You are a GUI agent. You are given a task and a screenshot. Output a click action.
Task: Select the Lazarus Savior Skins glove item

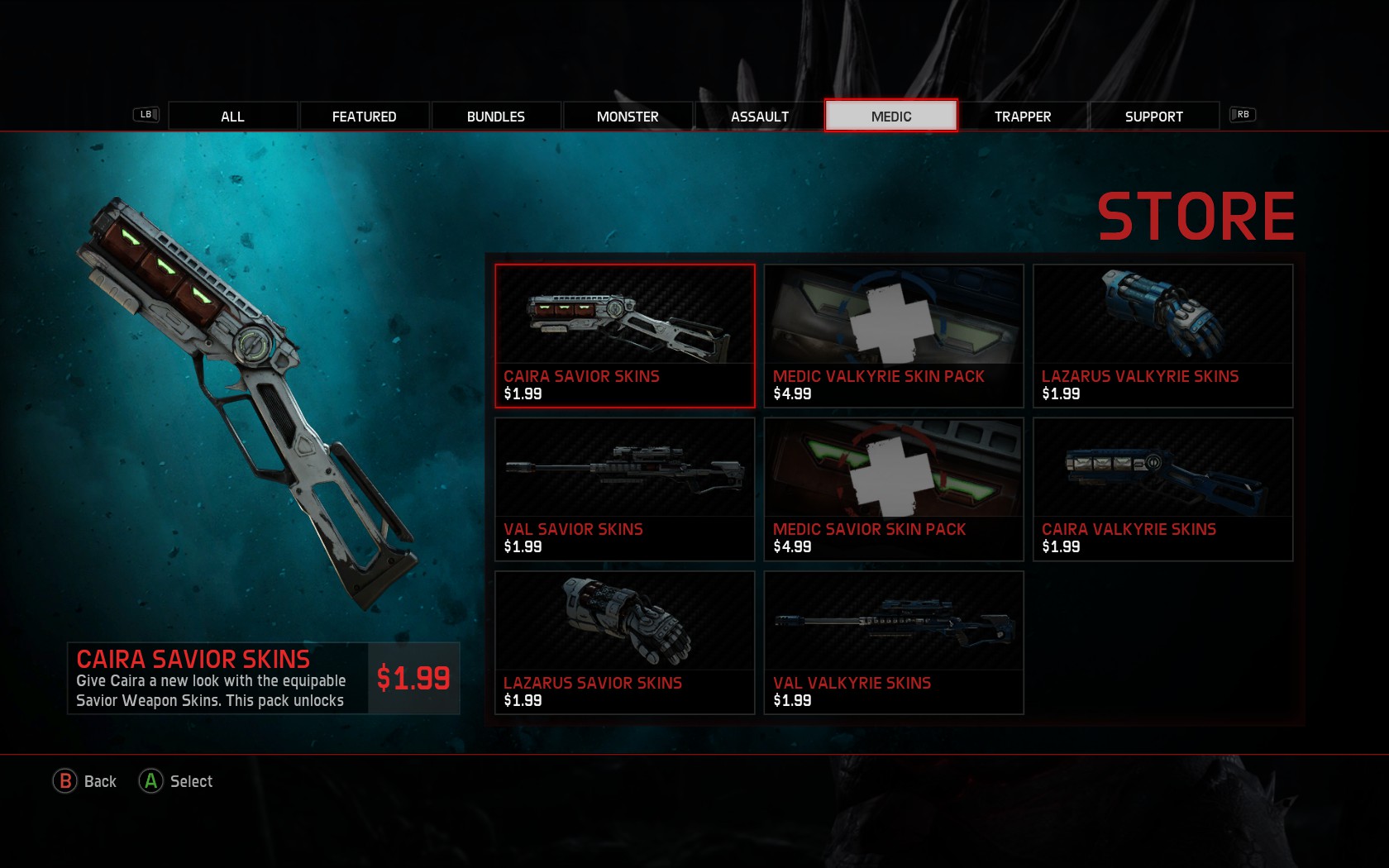point(624,641)
